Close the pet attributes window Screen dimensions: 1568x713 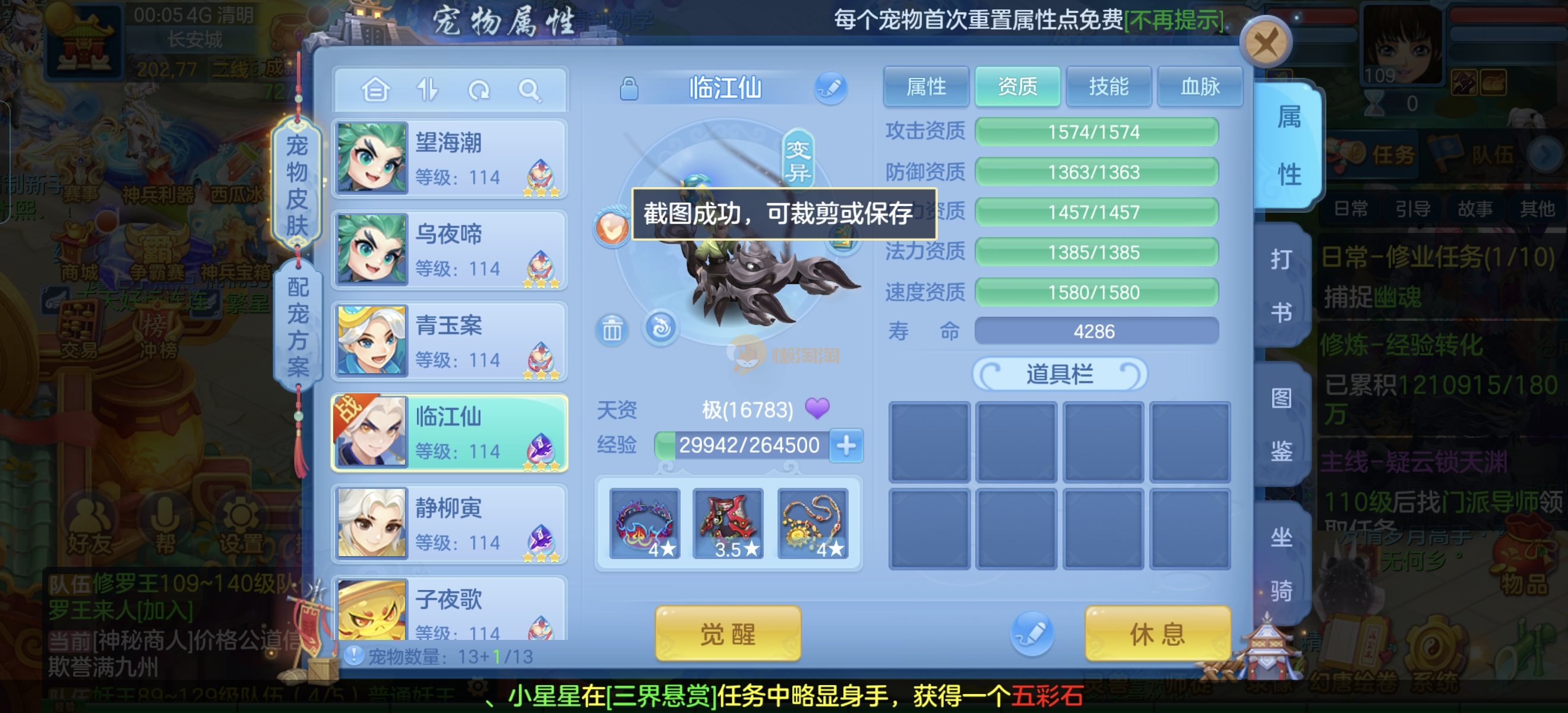click(x=1265, y=43)
